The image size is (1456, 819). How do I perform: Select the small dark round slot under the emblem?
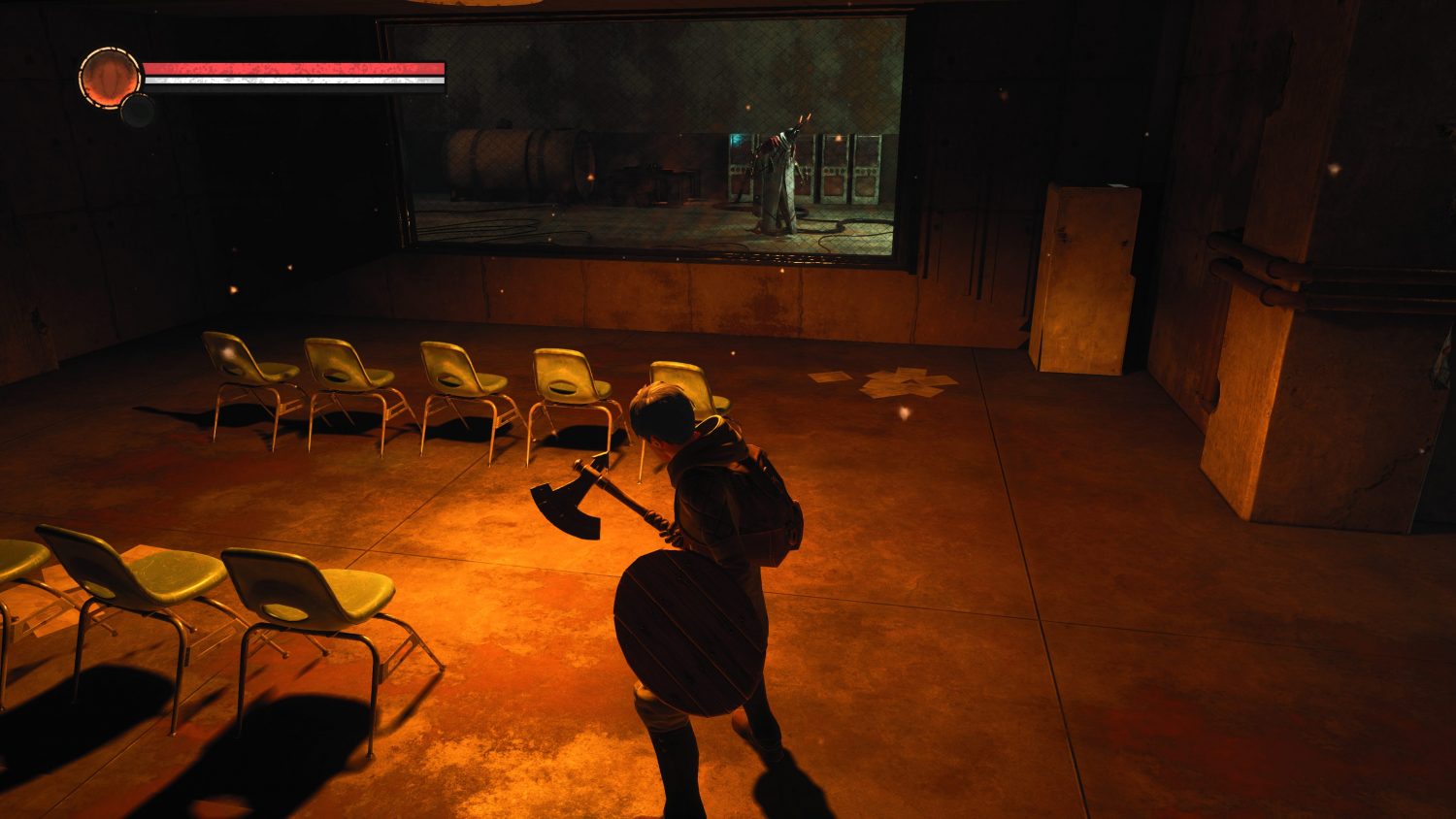pyautogui.click(x=138, y=110)
